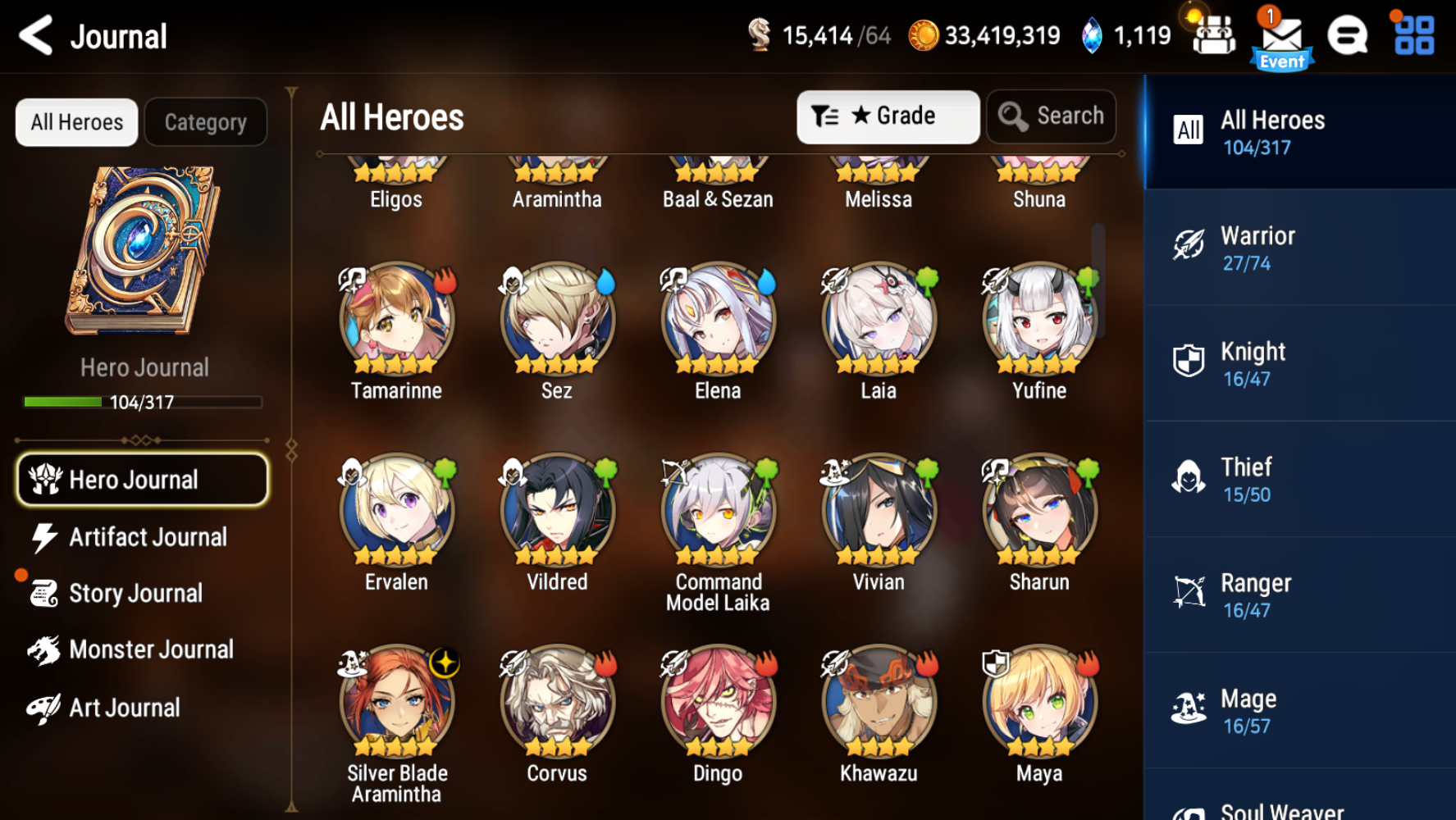Select Tamarinne's hero portrait
Viewport: 1456px width, 820px height.
pos(396,320)
